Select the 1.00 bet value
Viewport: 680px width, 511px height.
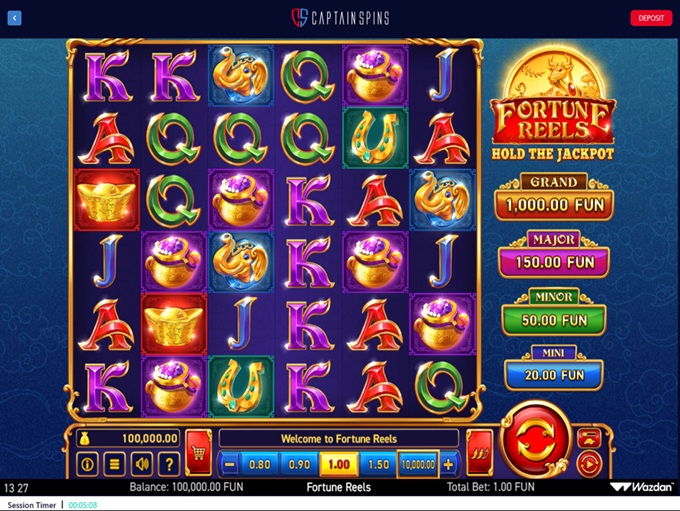pyautogui.click(x=337, y=464)
